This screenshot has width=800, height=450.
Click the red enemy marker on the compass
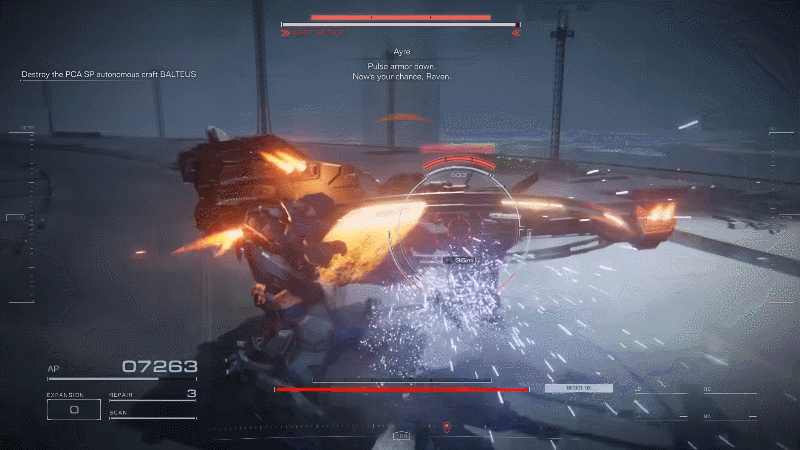pos(446,428)
